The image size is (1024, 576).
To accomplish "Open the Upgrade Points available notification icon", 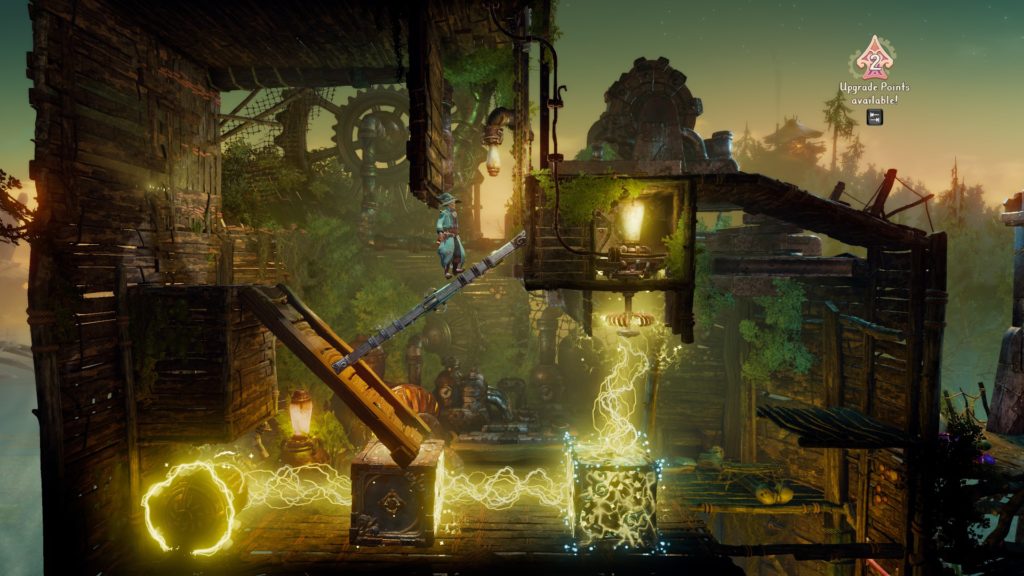I will tap(875, 62).
